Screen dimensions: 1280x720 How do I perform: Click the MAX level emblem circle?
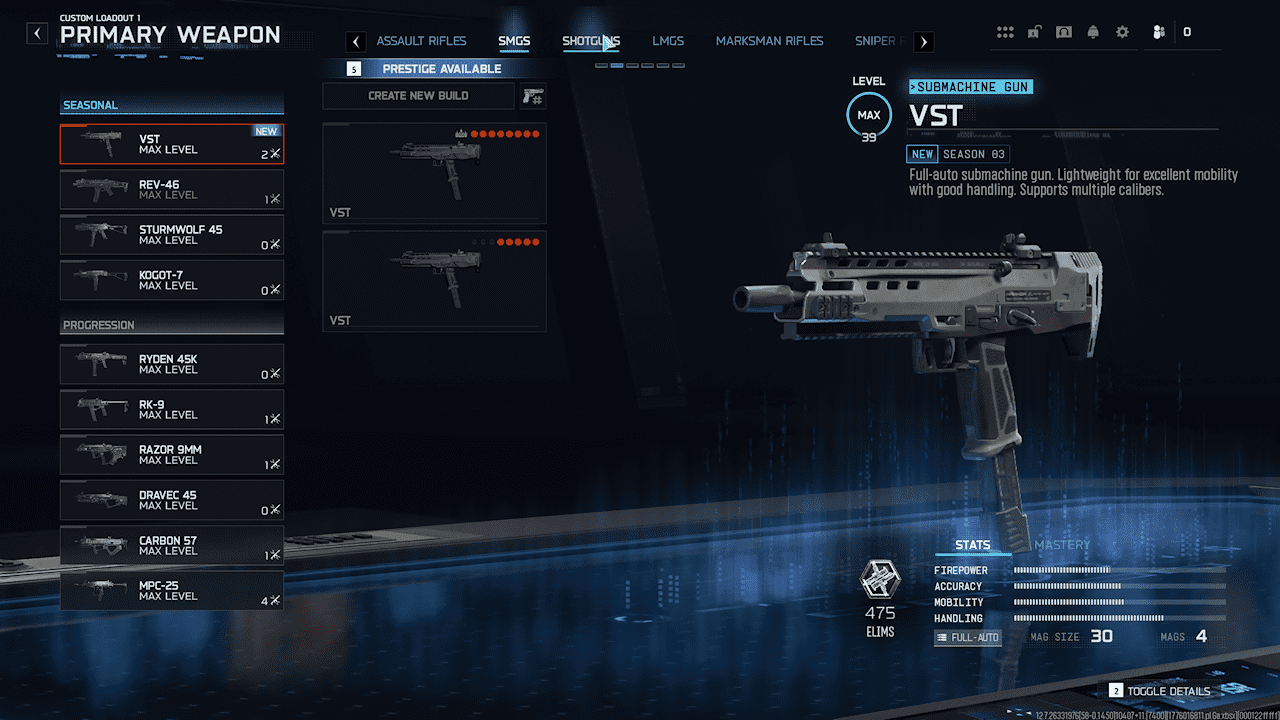click(869, 114)
